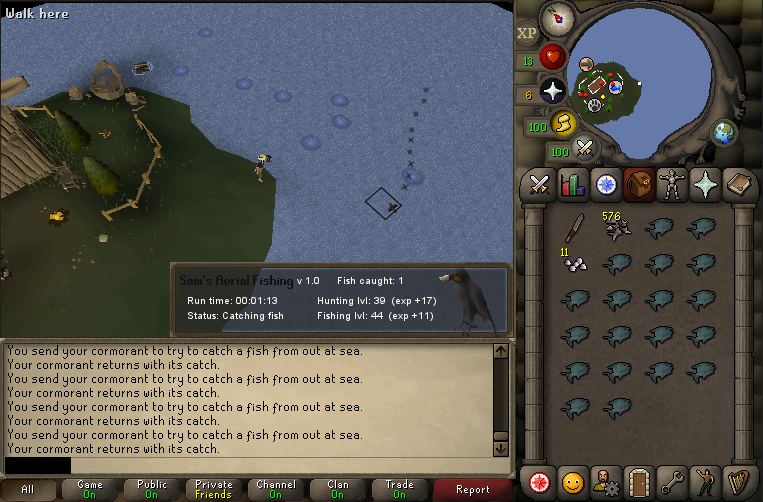This screenshot has height=502, width=763.
Task: Switch to the Magic spellbook tab
Action: [x=739, y=184]
